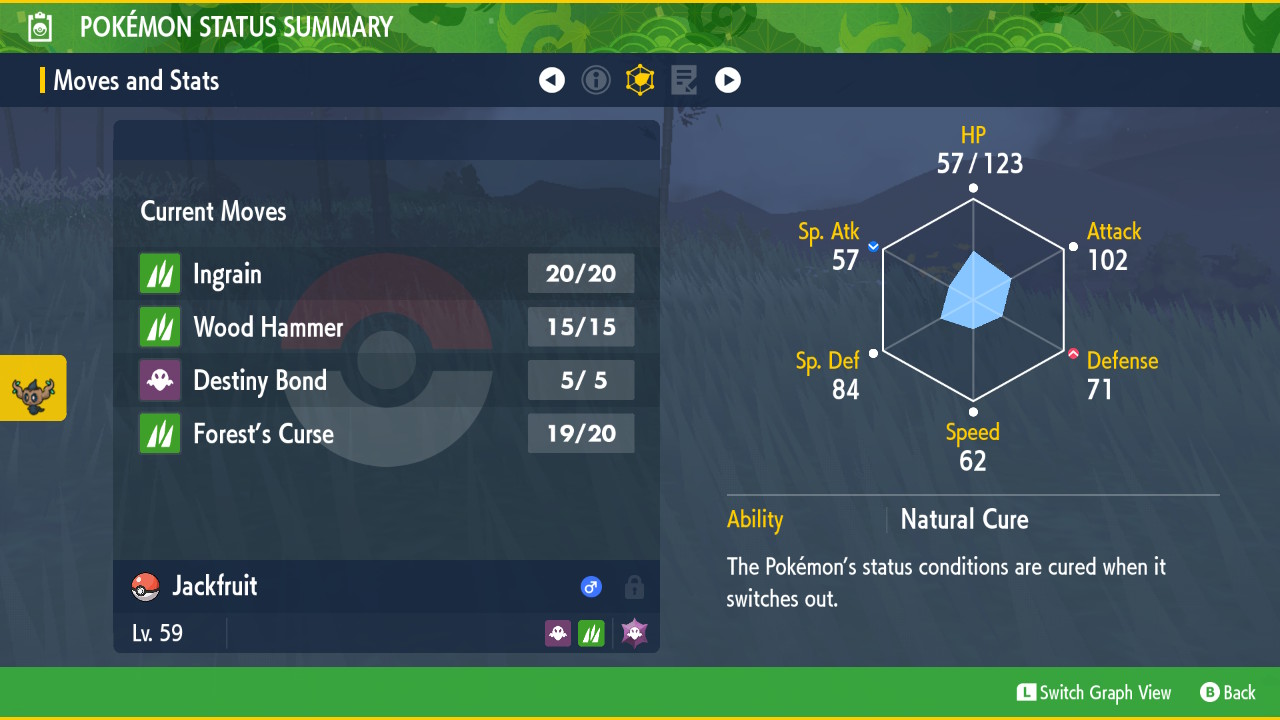This screenshot has height=720, width=1280.
Task: Click Switch Graph View
Action: pyautogui.click(x=1094, y=692)
